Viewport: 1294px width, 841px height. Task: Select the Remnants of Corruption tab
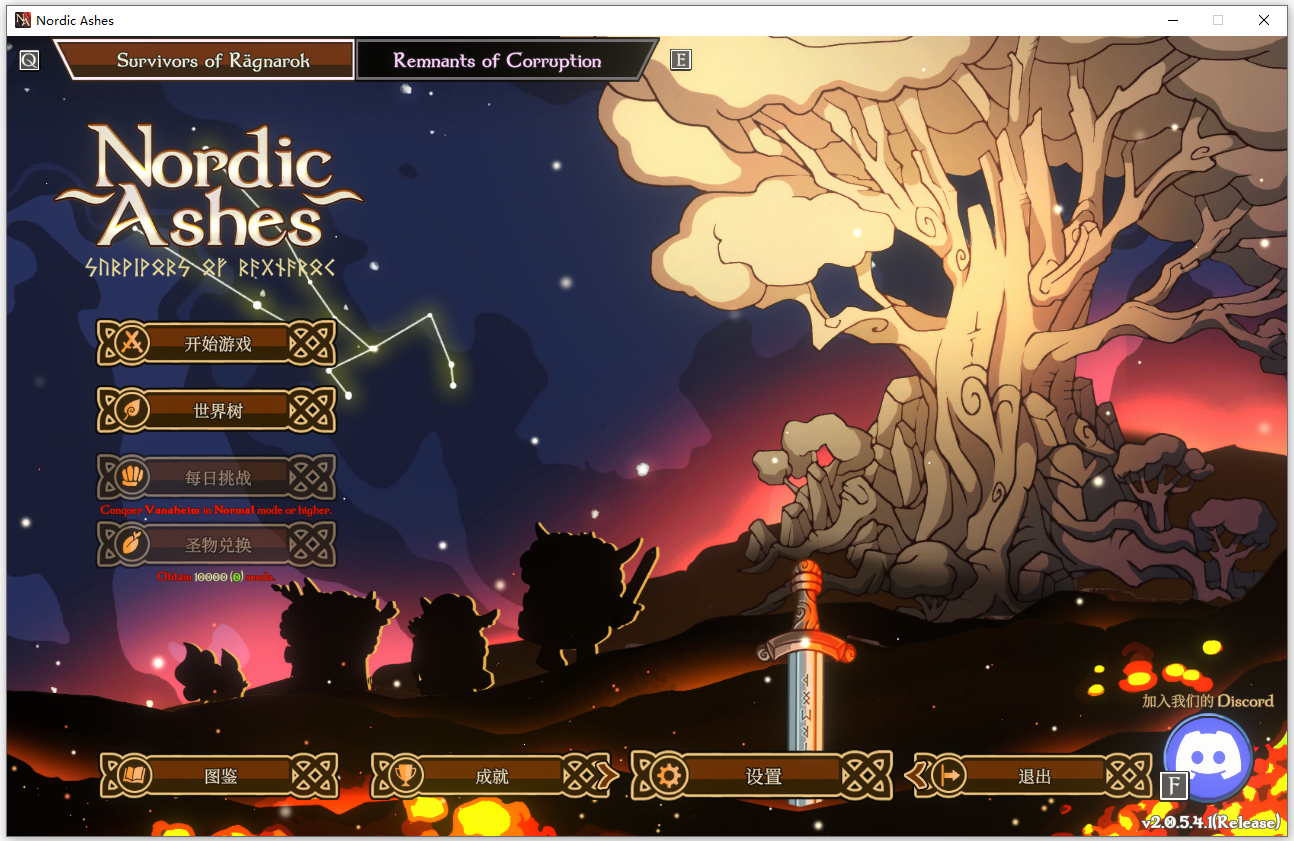point(497,60)
